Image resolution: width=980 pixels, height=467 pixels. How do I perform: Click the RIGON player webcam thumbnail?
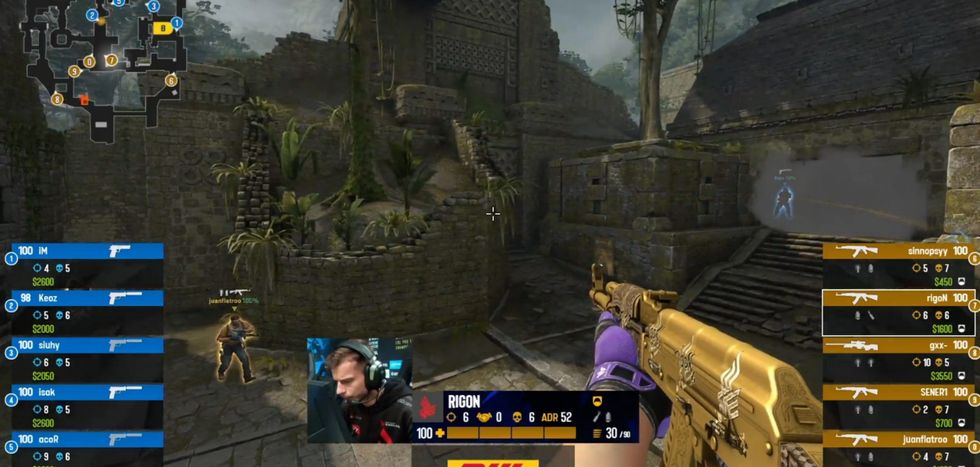pyautogui.click(x=359, y=389)
